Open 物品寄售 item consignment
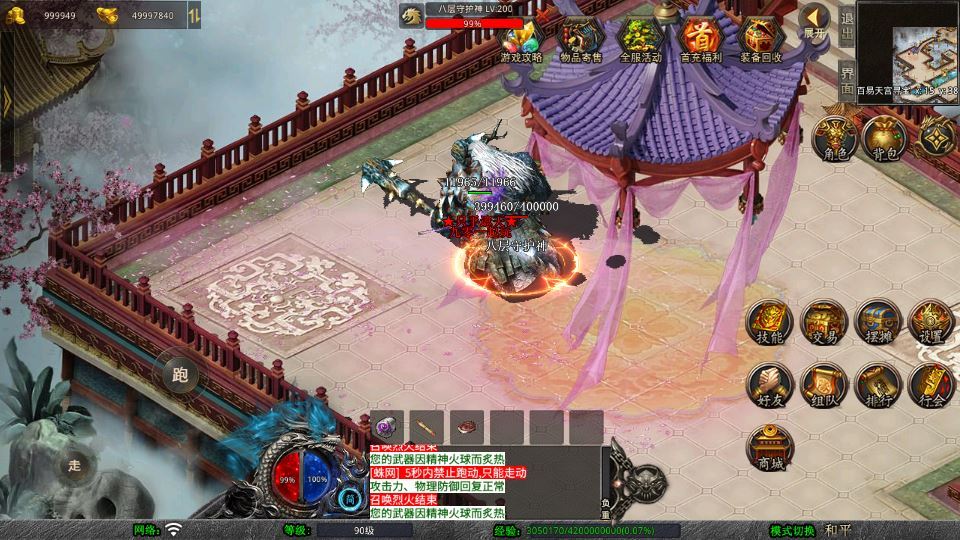This screenshot has width=960, height=540. coord(581,40)
